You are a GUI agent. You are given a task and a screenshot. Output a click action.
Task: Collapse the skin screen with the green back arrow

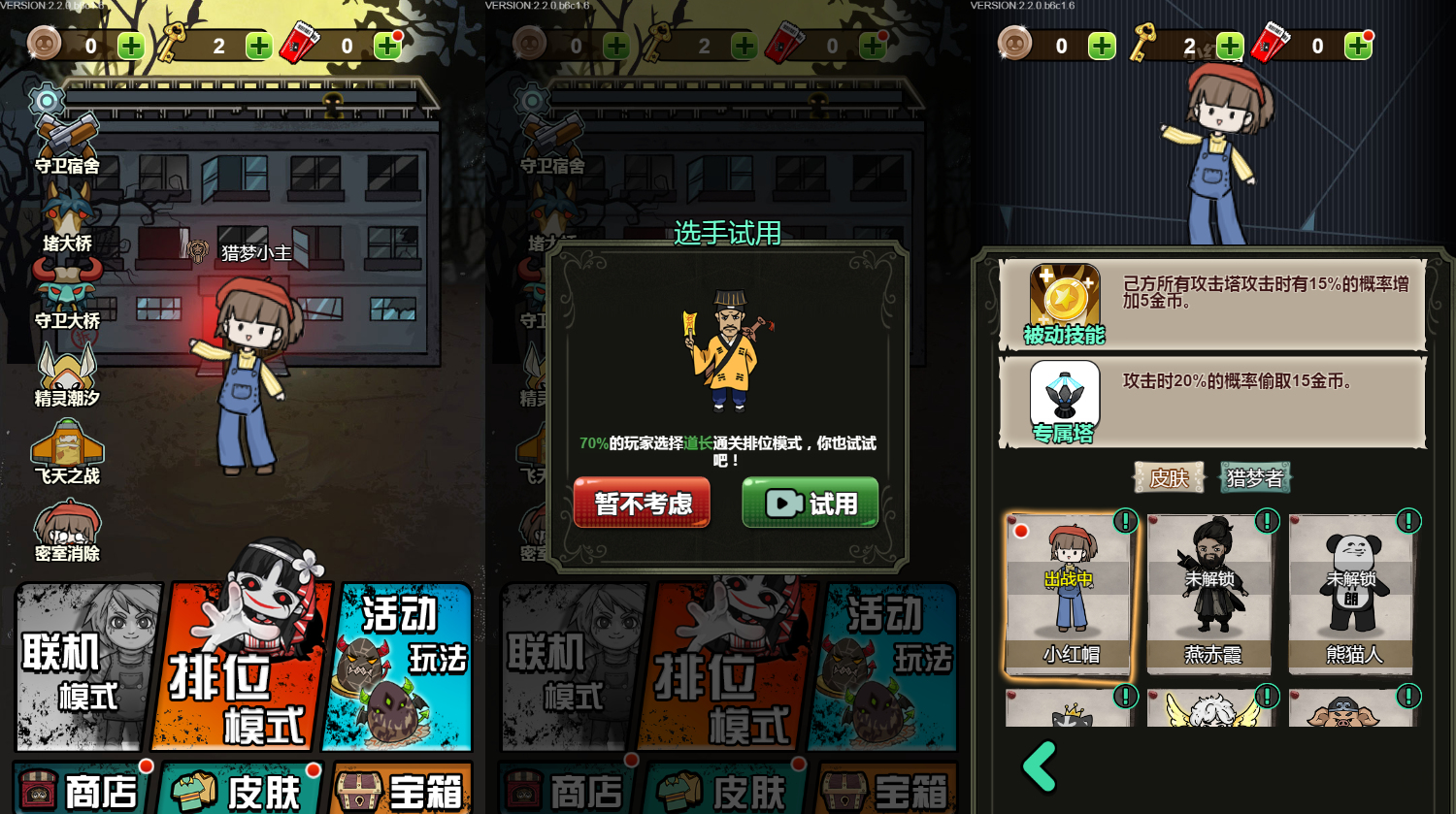pyautogui.click(x=1039, y=765)
